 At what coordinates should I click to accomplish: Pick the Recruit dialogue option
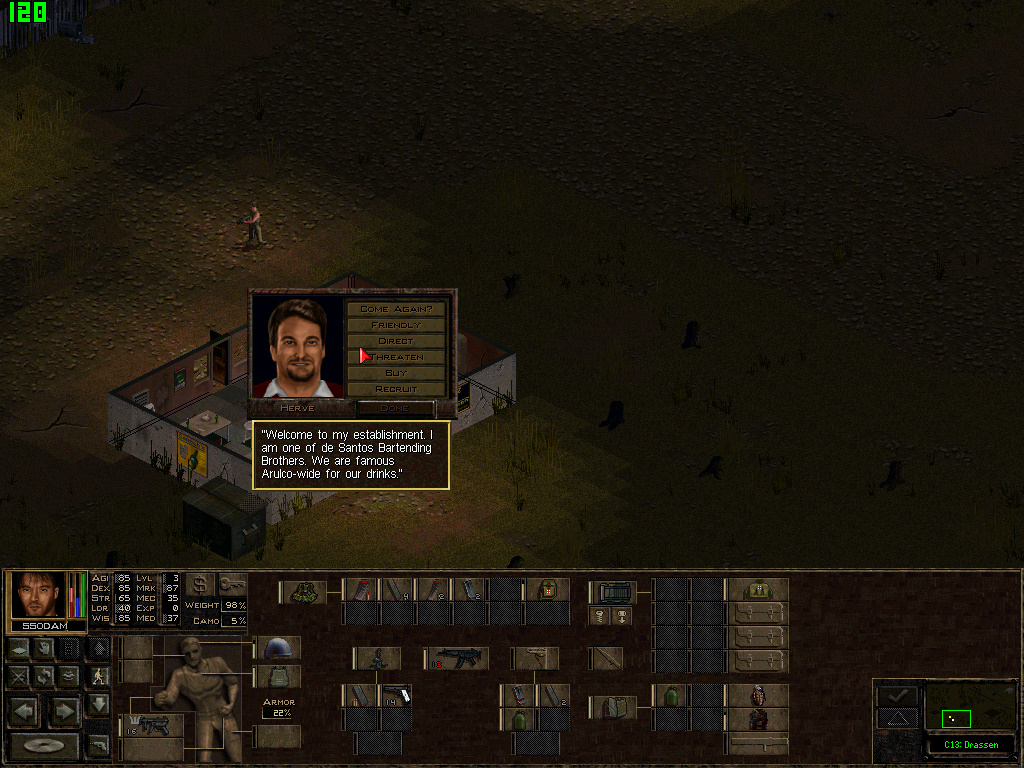(396, 389)
